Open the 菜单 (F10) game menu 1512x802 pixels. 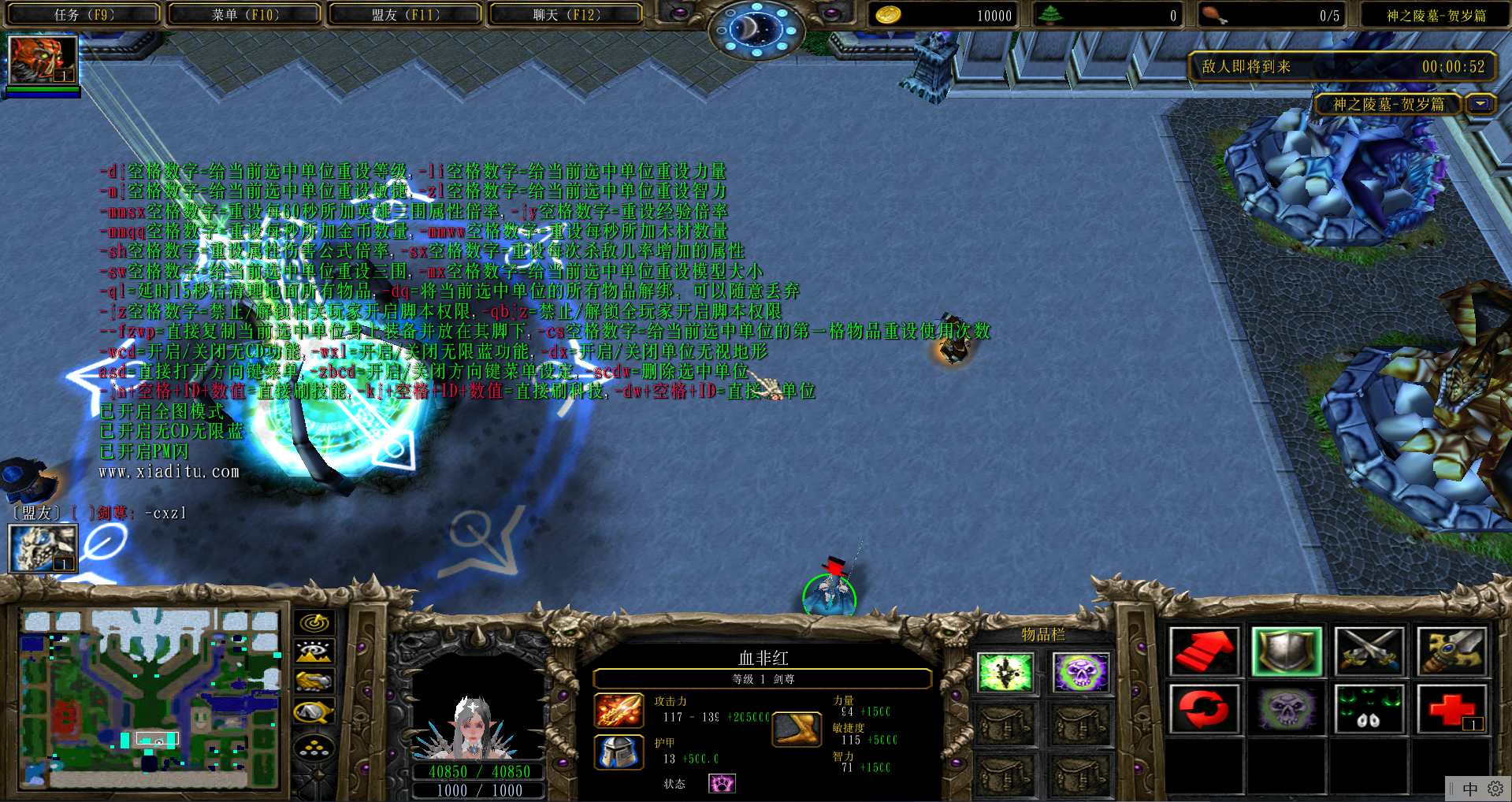(x=244, y=14)
